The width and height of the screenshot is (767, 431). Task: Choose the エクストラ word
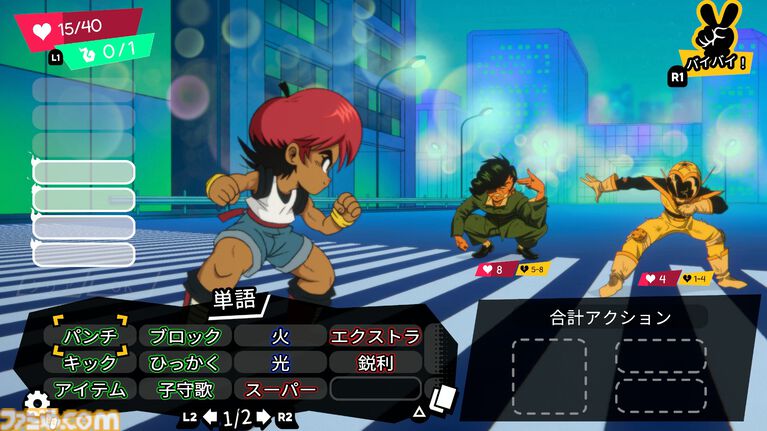[376, 336]
